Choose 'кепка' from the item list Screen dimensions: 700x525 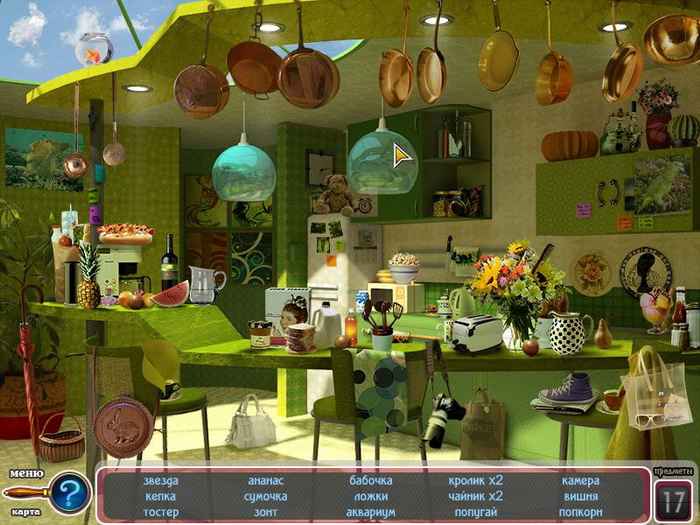point(161,496)
